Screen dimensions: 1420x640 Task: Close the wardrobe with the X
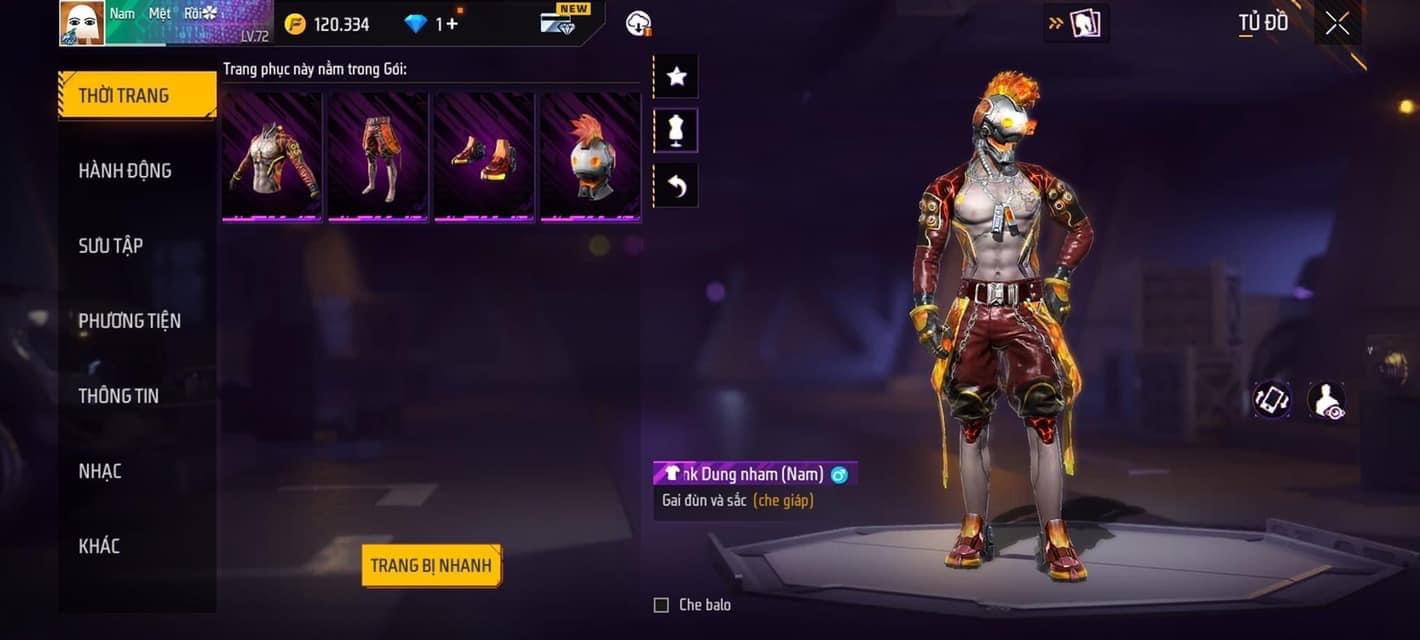pos(1337,24)
